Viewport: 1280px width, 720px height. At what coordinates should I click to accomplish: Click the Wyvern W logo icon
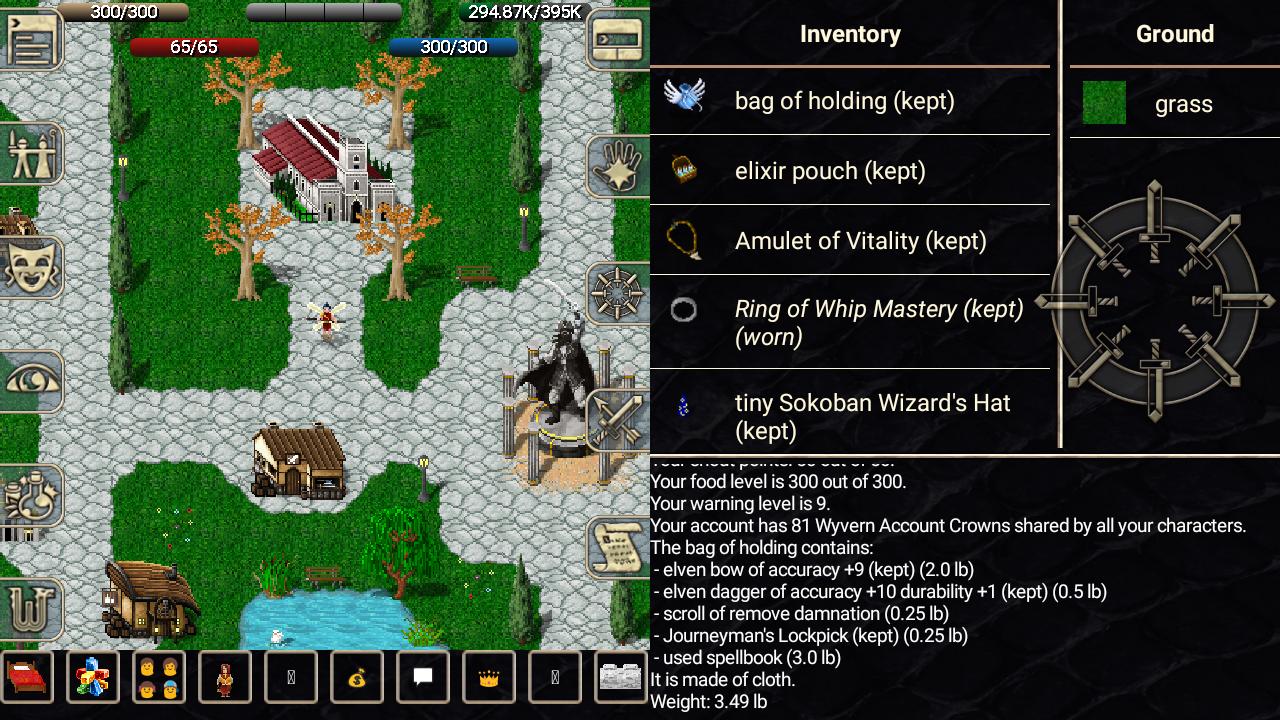pos(32,608)
